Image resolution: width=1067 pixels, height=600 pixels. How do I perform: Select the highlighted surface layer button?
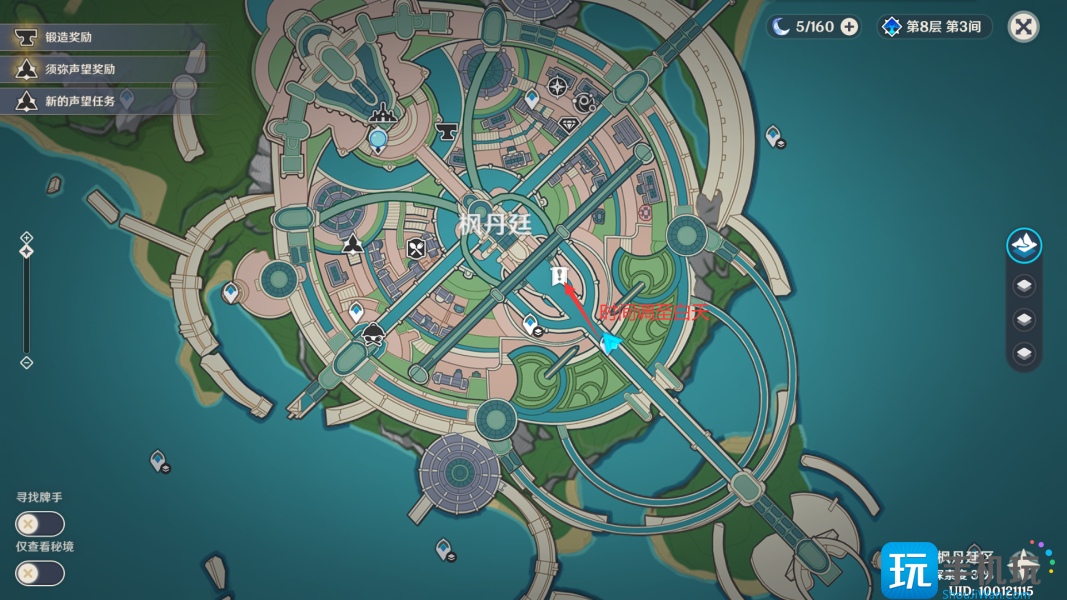(x=1024, y=245)
